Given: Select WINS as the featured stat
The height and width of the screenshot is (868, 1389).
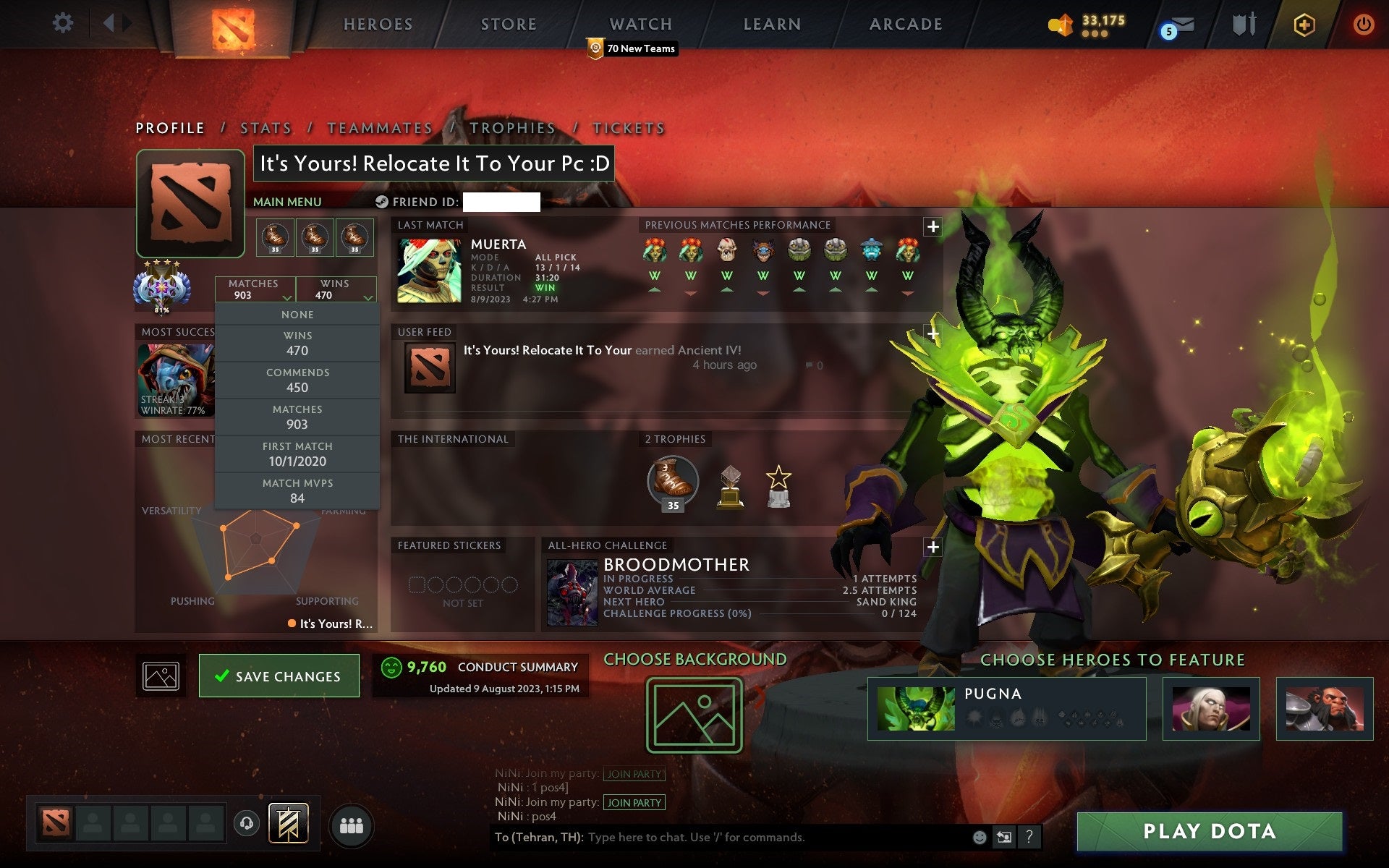Looking at the screenshot, I should coord(297,342).
